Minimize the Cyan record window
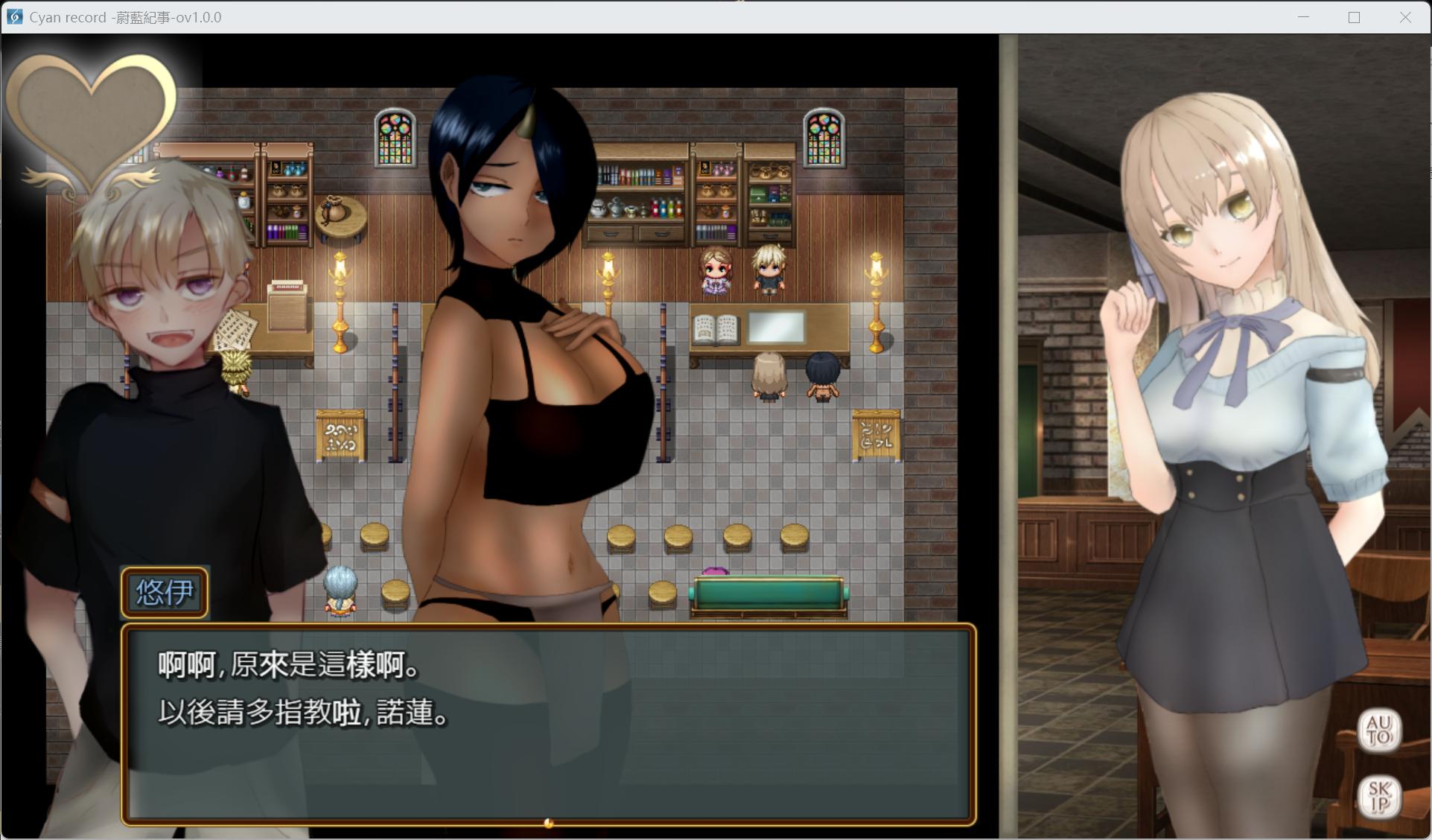The height and width of the screenshot is (840, 1432). (x=1303, y=17)
